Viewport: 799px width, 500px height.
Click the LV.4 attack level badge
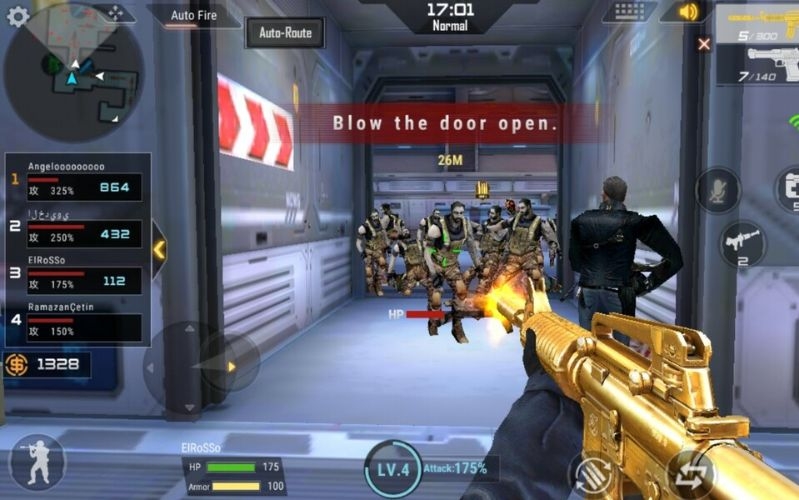393,469
